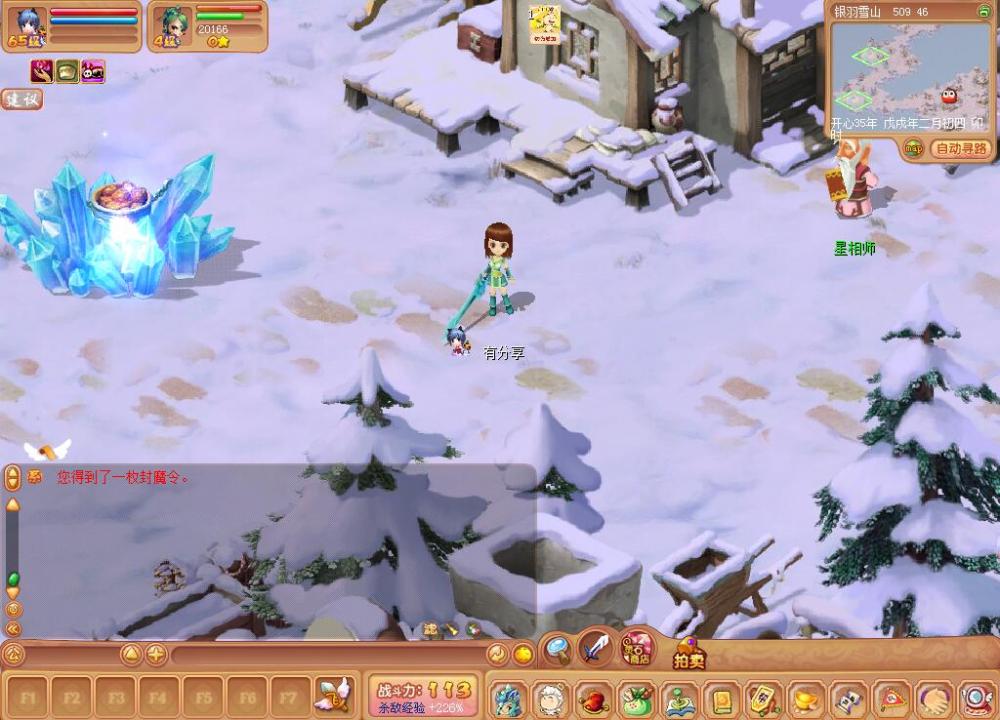Open the 拍卖 auction house
The height and width of the screenshot is (720, 1000).
point(689,655)
